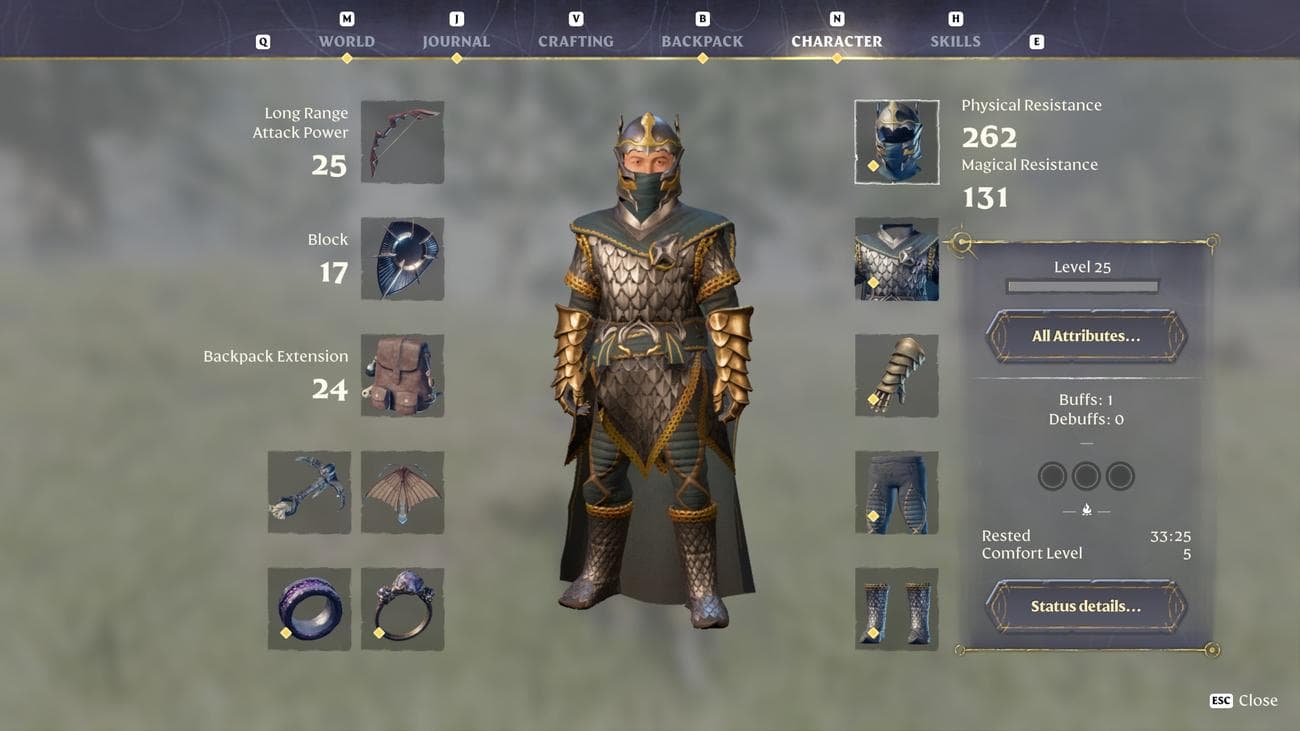1300x731 pixels.
Task: Select the equipped helmet slot
Action: (896, 141)
